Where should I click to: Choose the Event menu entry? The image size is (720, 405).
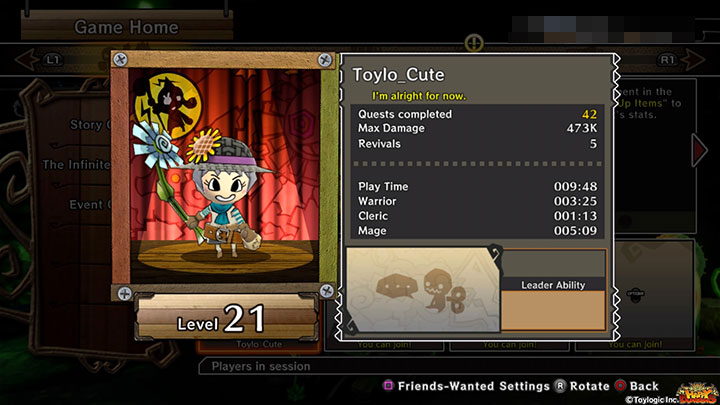pyautogui.click(x=87, y=203)
